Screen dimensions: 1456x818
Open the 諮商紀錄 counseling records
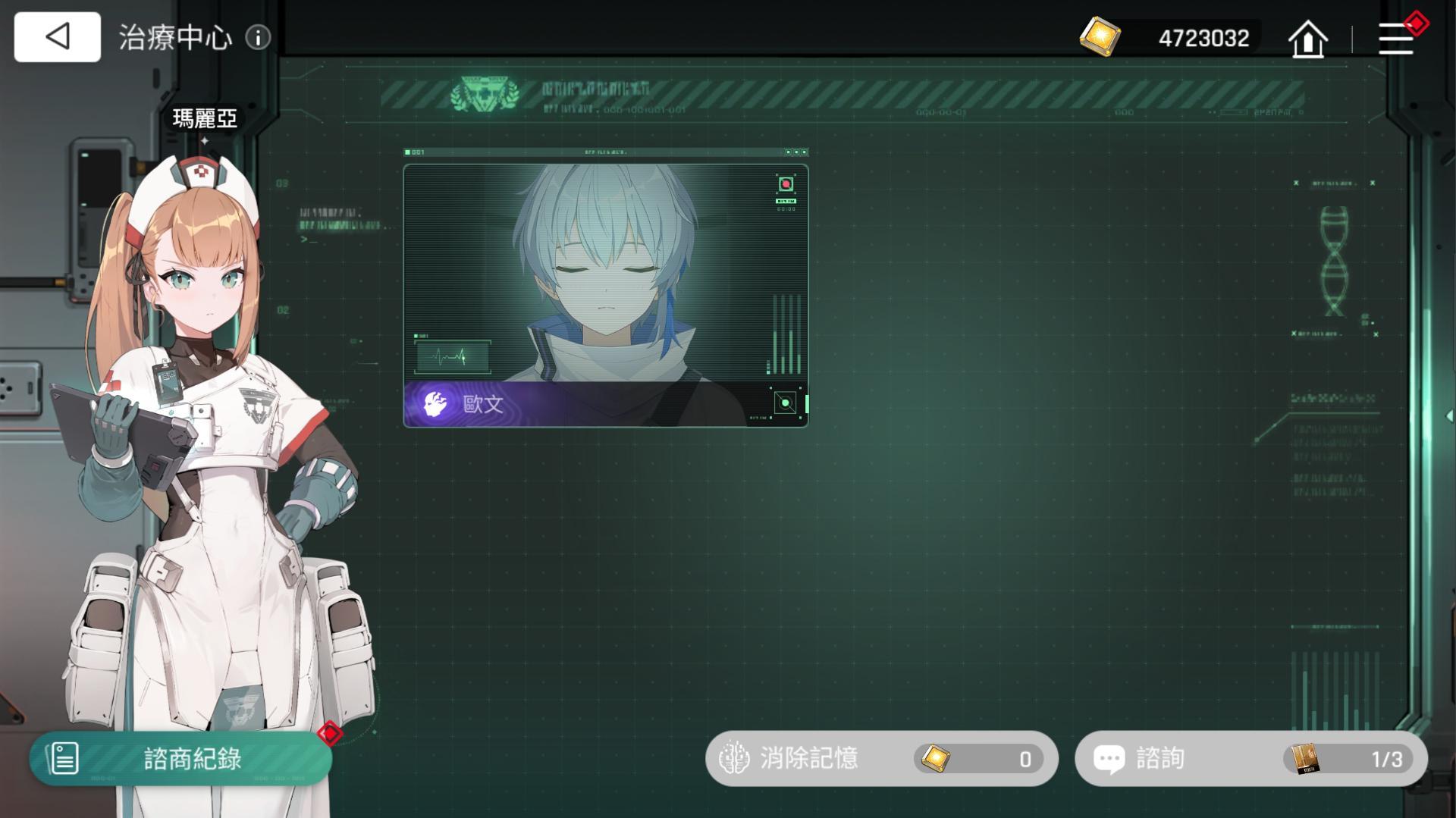coord(180,758)
